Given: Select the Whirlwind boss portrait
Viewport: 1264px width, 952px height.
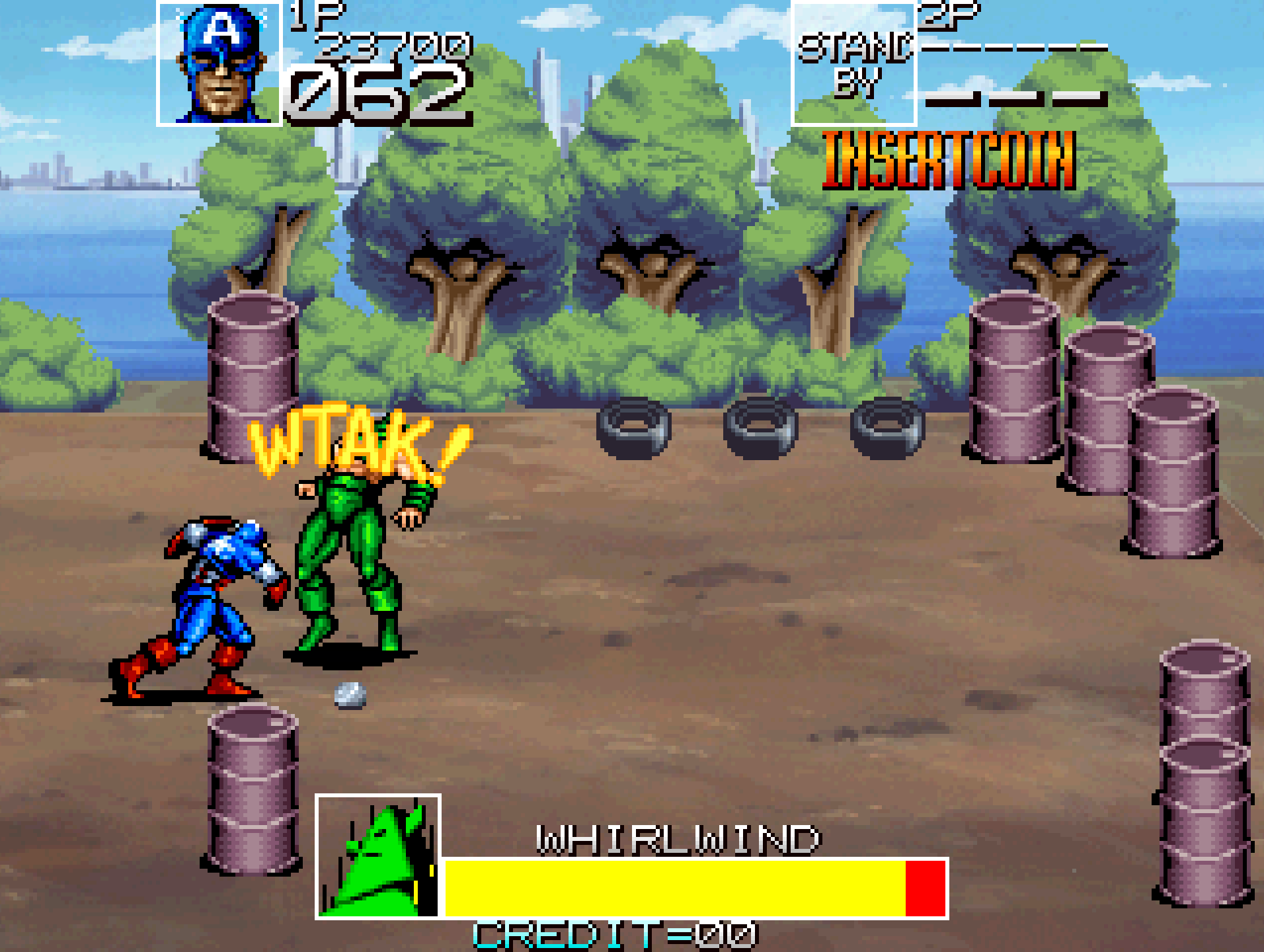Looking at the screenshot, I should click(378, 857).
